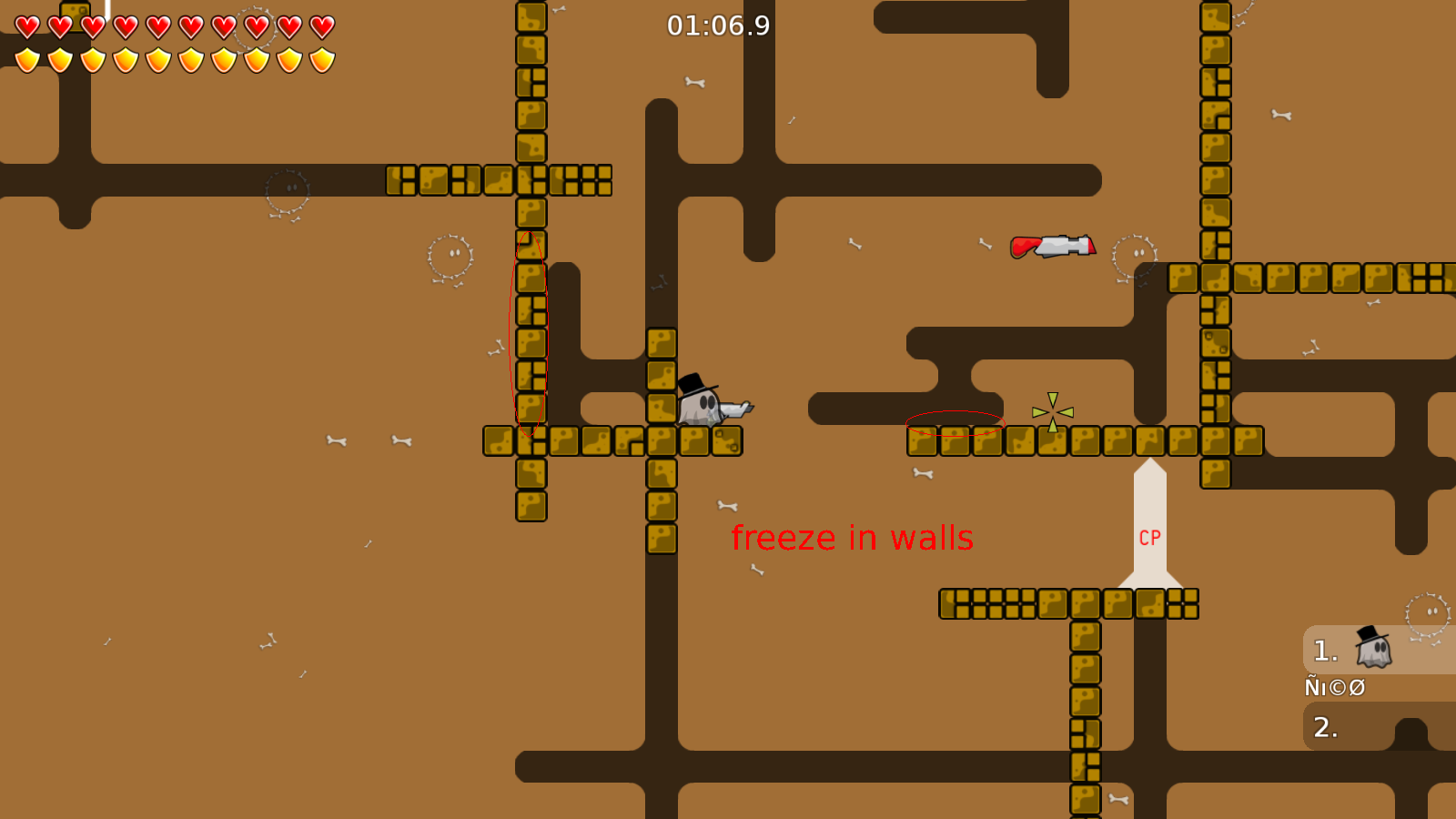Click the bone-circle marker beside the grenade launcher

tap(1132, 253)
